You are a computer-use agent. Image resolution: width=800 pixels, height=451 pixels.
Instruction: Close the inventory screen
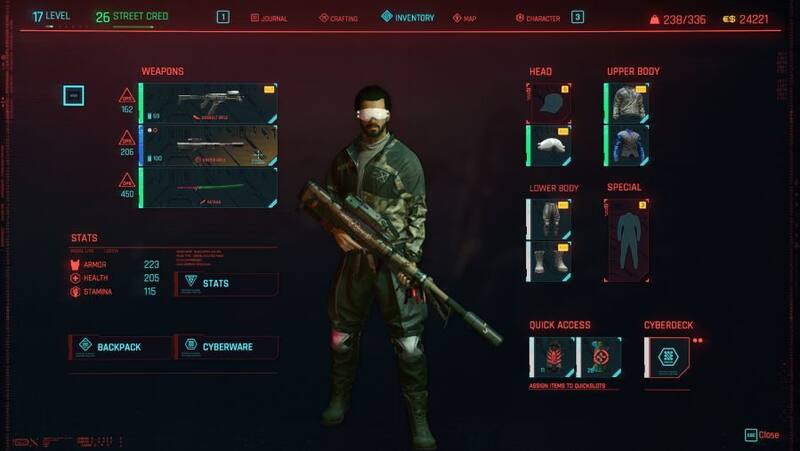pos(762,435)
